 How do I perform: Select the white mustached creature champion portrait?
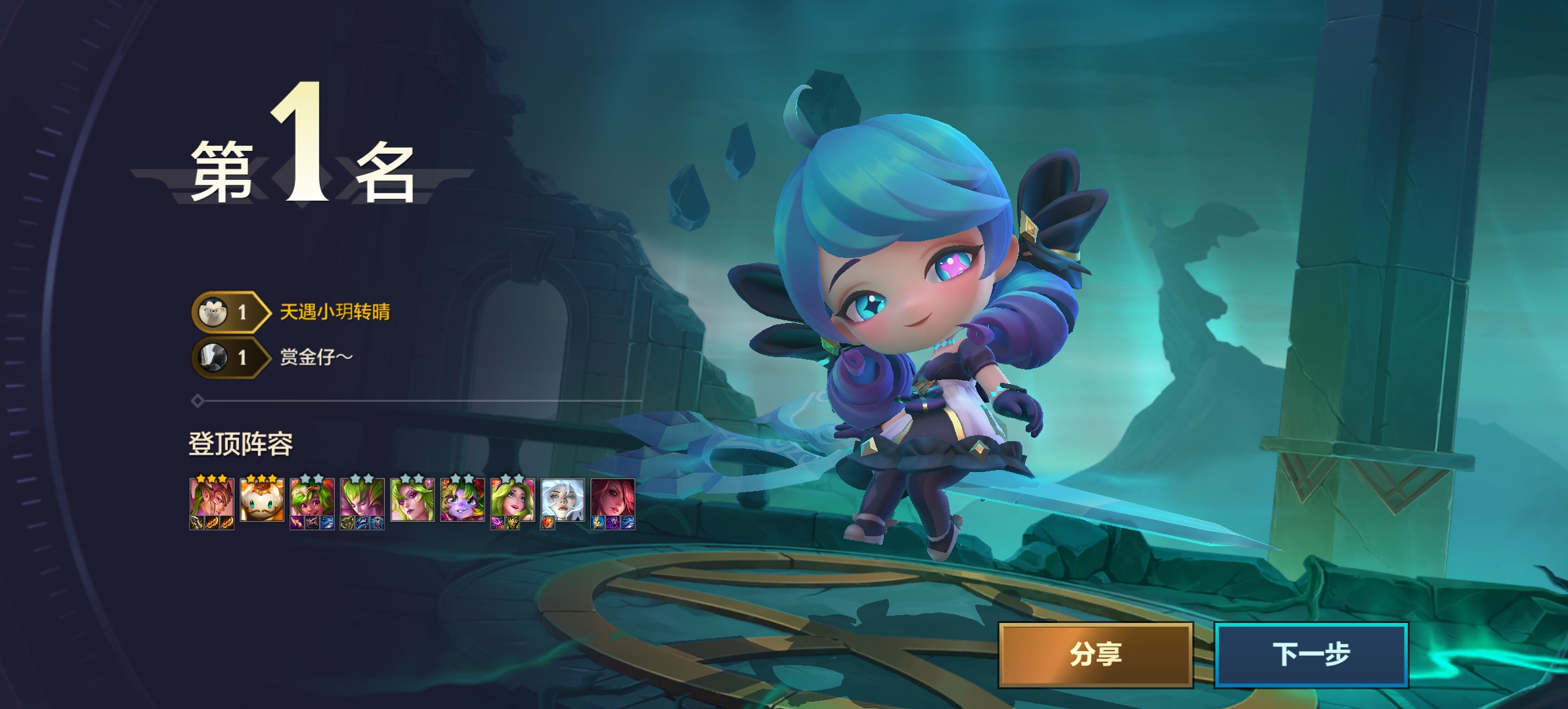(x=261, y=500)
